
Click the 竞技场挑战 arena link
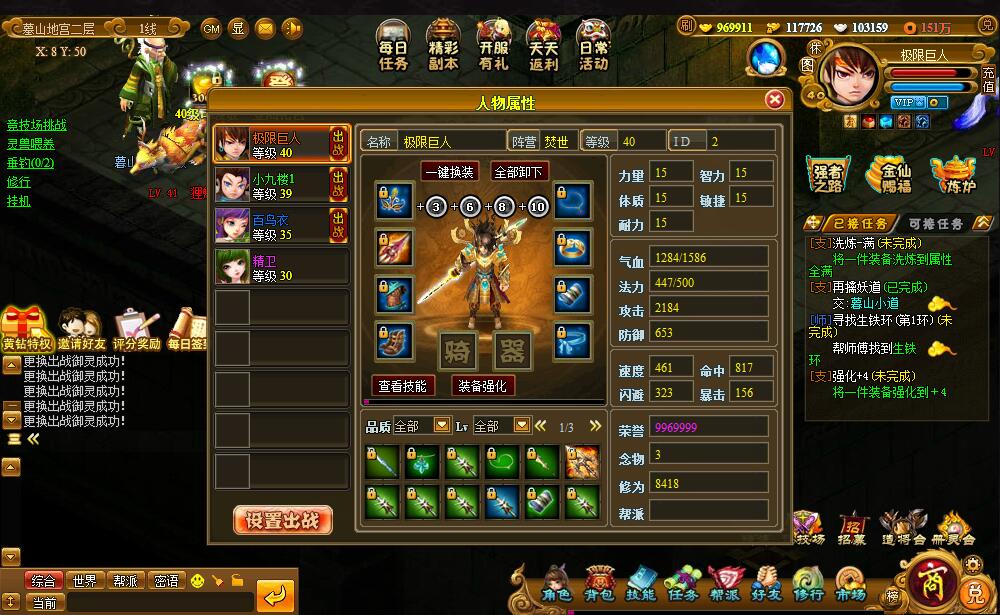pos(37,125)
